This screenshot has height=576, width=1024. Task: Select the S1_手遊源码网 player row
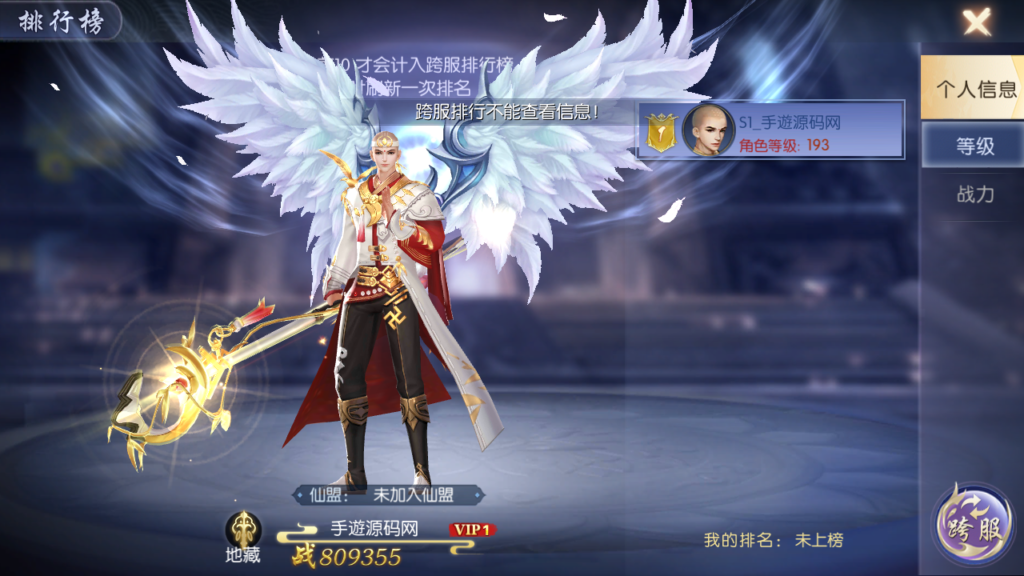point(771,130)
